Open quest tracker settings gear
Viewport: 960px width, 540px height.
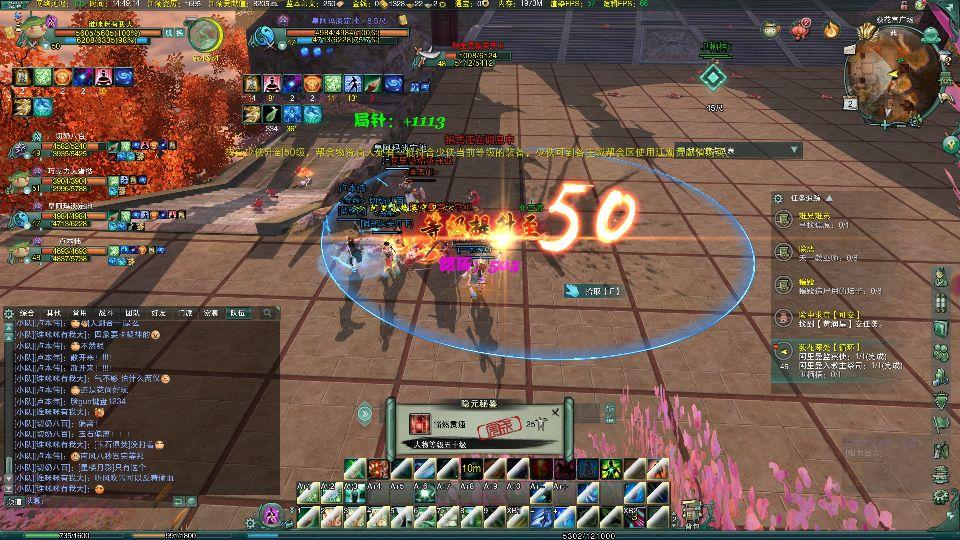(x=777, y=198)
